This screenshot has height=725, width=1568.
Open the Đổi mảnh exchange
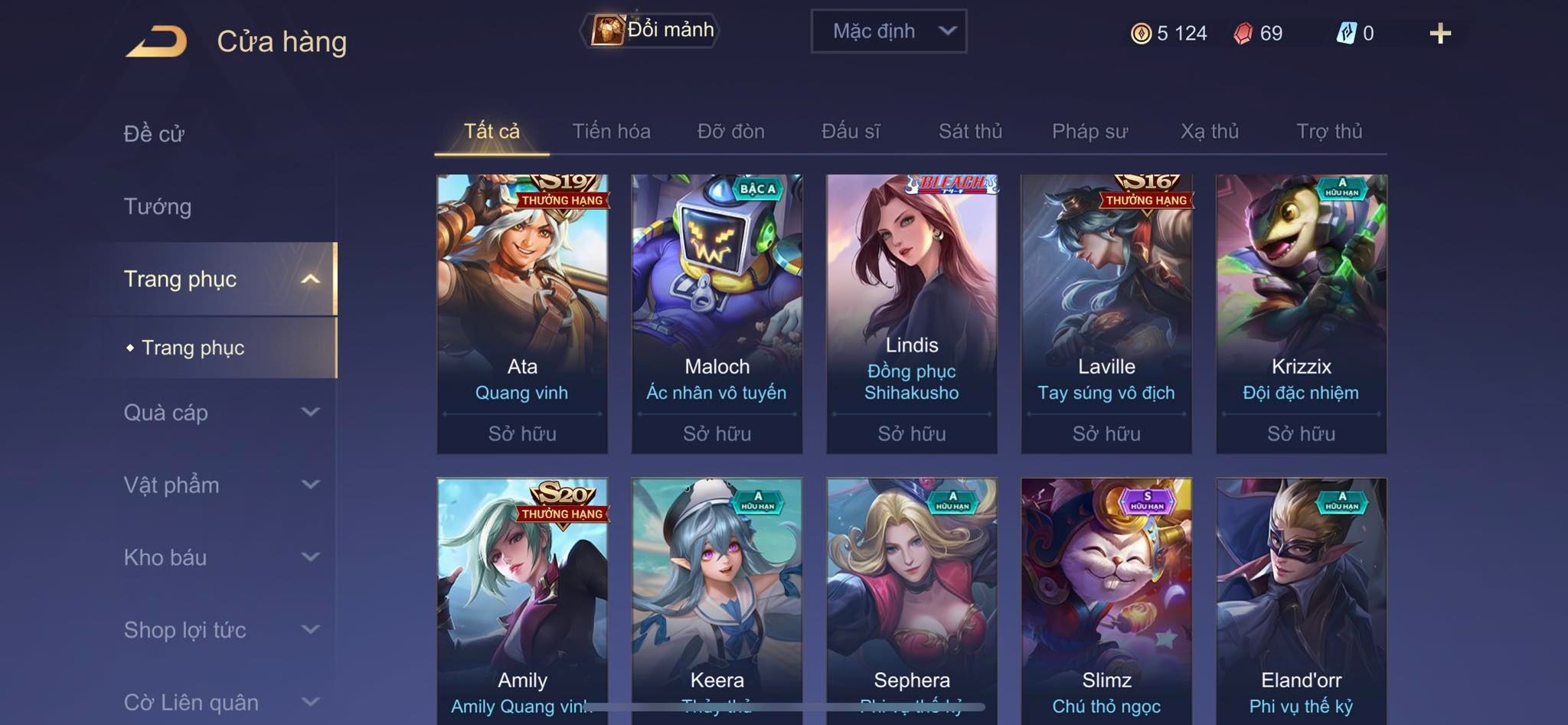pos(651,31)
